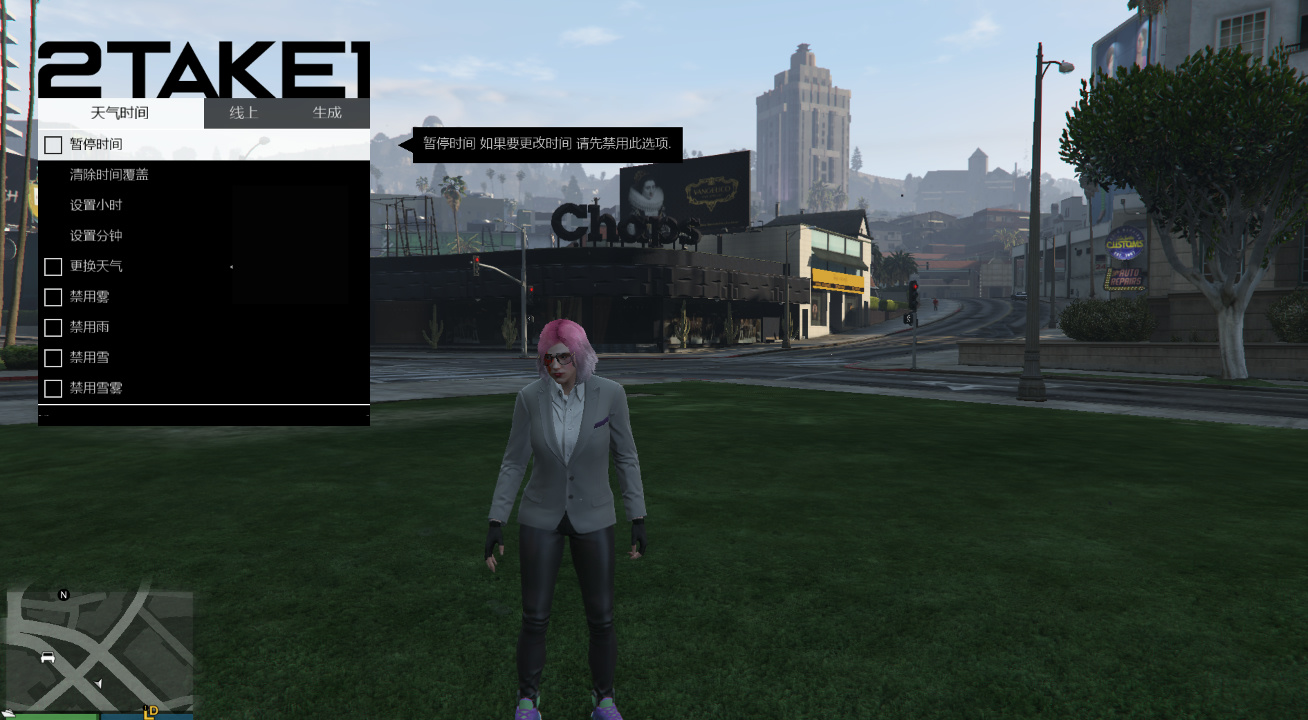The image size is (1308, 720).
Task: Click the north compass icon on minimap
Action: point(62,595)
